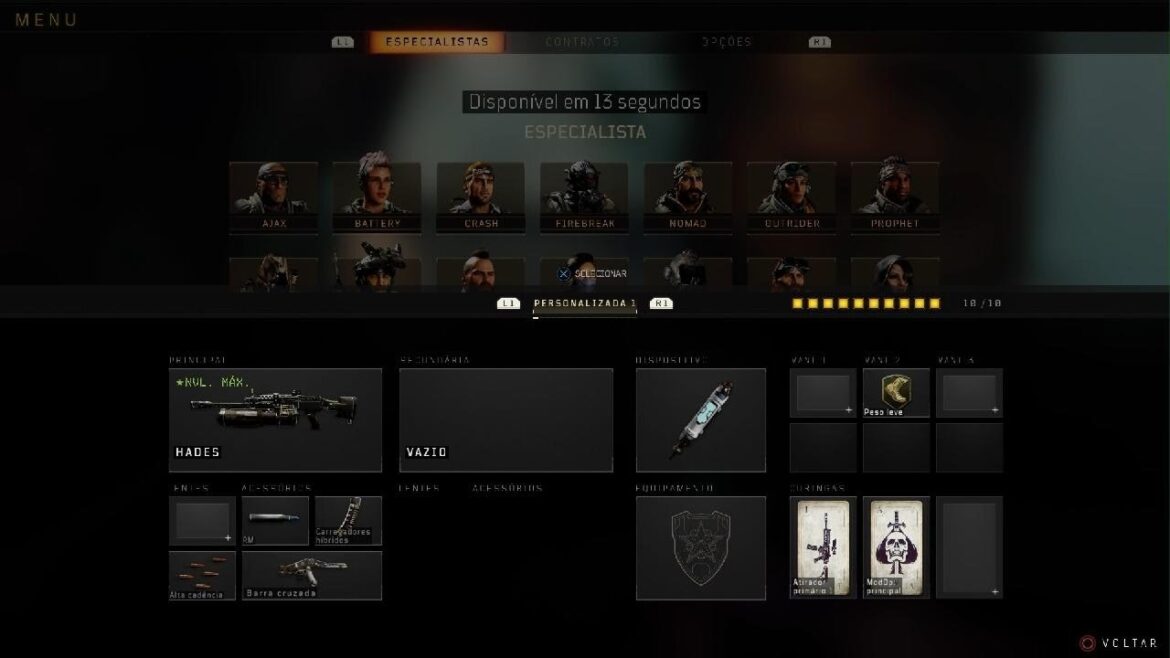Image resolution: width=1170 pixels, height=658 pixels.
Task: Switch to the Especialistas tab
Action: pos(437,42)
